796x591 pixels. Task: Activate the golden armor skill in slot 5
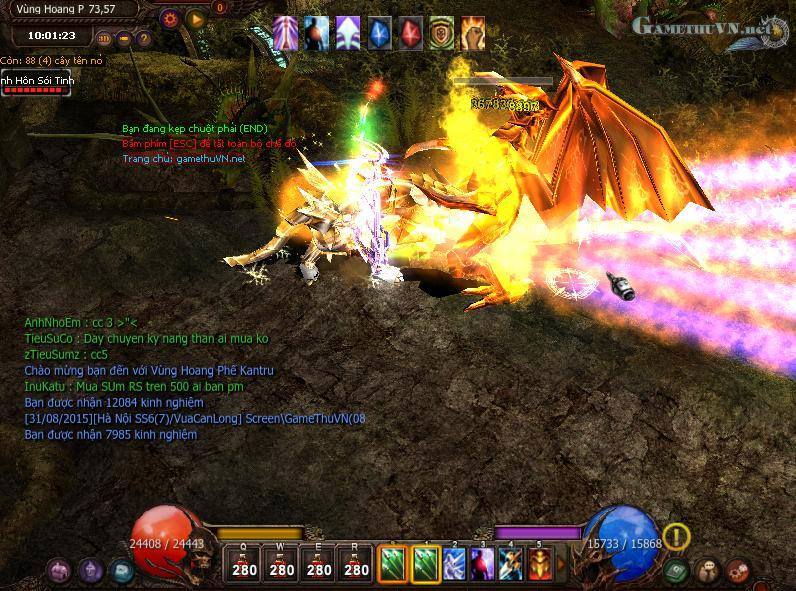pyautogui.click(x=540, y=564)
